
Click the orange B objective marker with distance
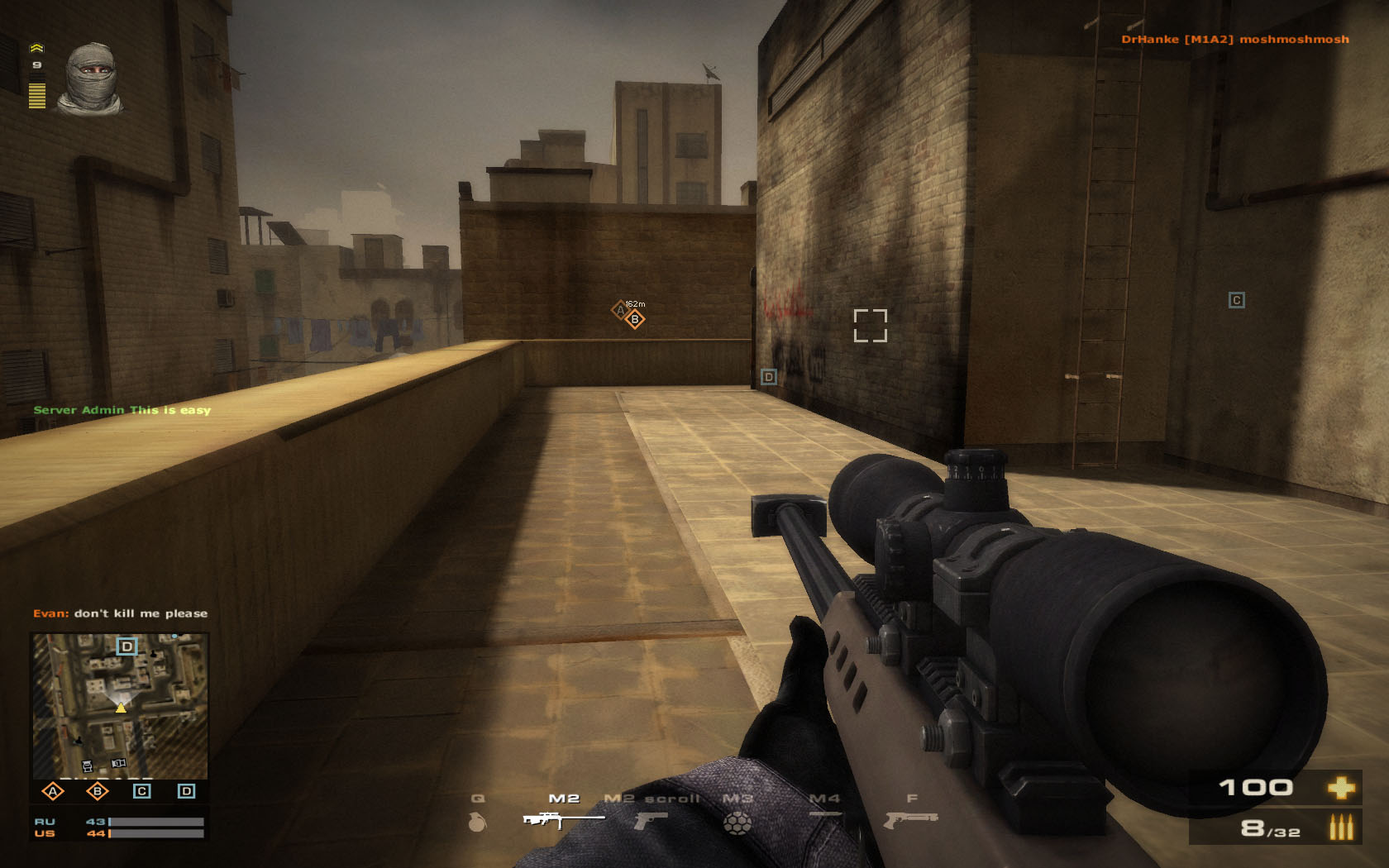pyautogui.click(x=635, y=319)
